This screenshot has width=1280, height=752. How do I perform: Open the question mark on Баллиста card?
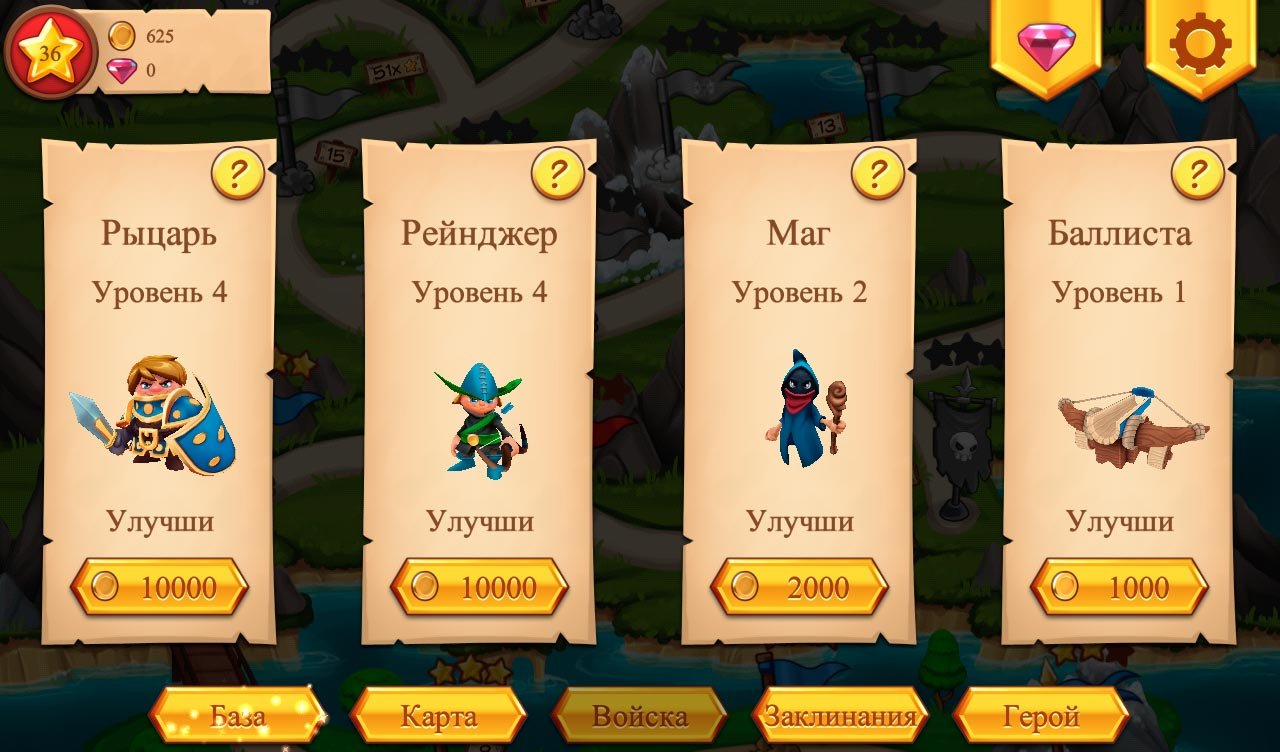(x=1198, y=174)
